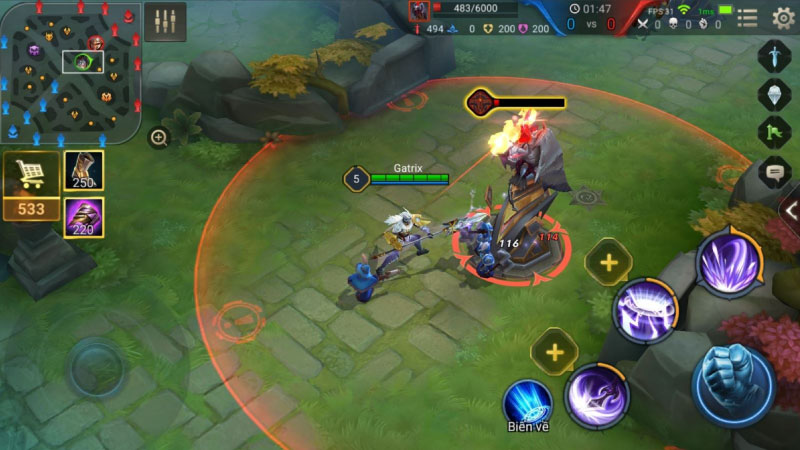Open the shop cart showing 533 gold
Viewport: 800px width, 450px height.
click(31, 185)
